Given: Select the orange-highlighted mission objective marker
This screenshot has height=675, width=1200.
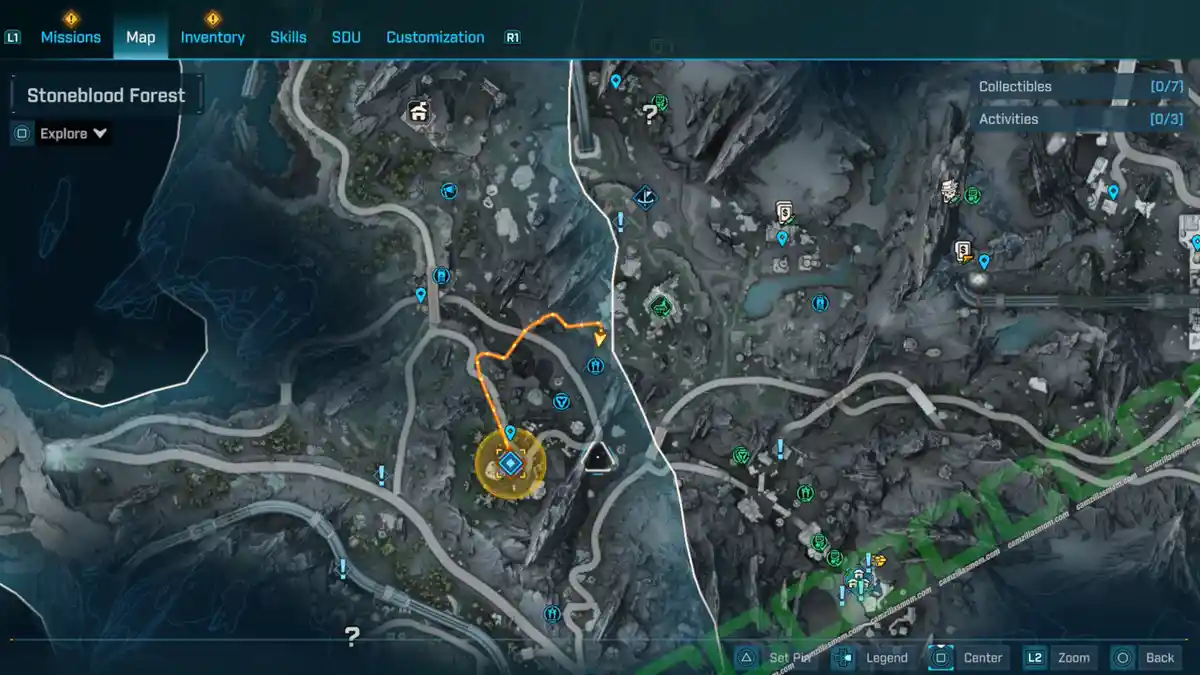Looking at the screenshot, I should coord(510,463).
